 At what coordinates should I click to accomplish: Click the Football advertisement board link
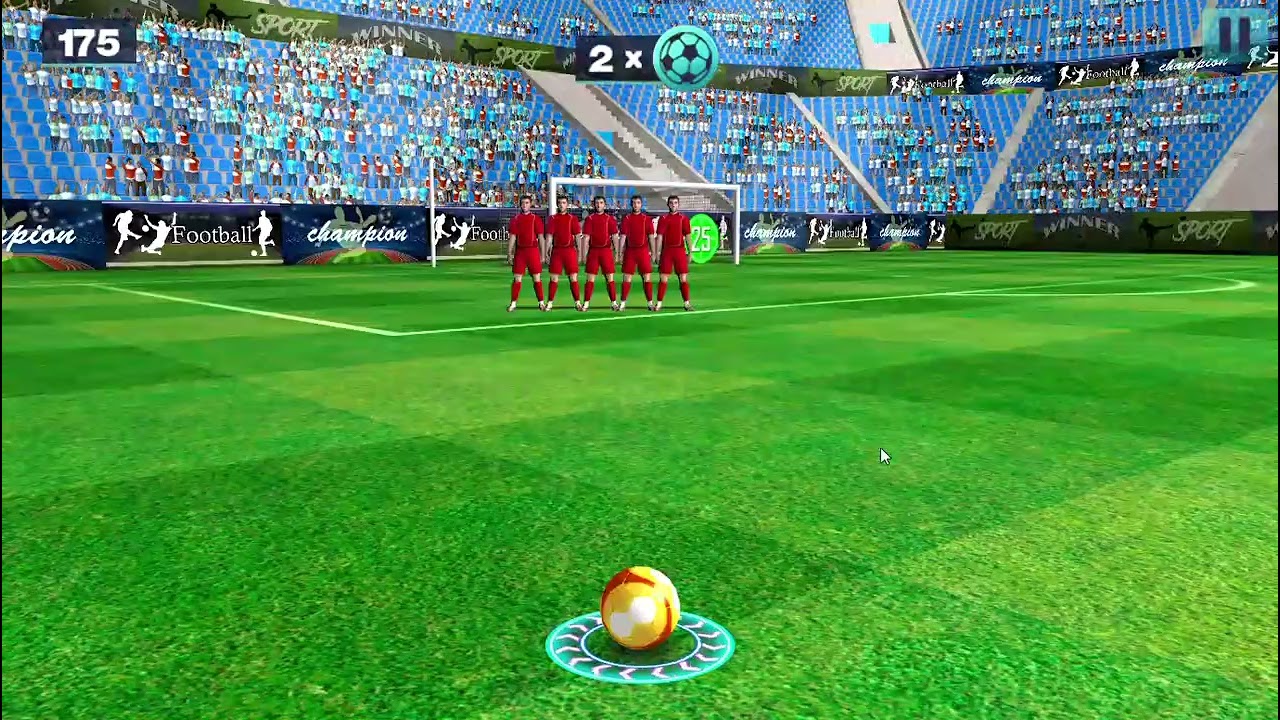pyautogui.click(x=210, y=235)
